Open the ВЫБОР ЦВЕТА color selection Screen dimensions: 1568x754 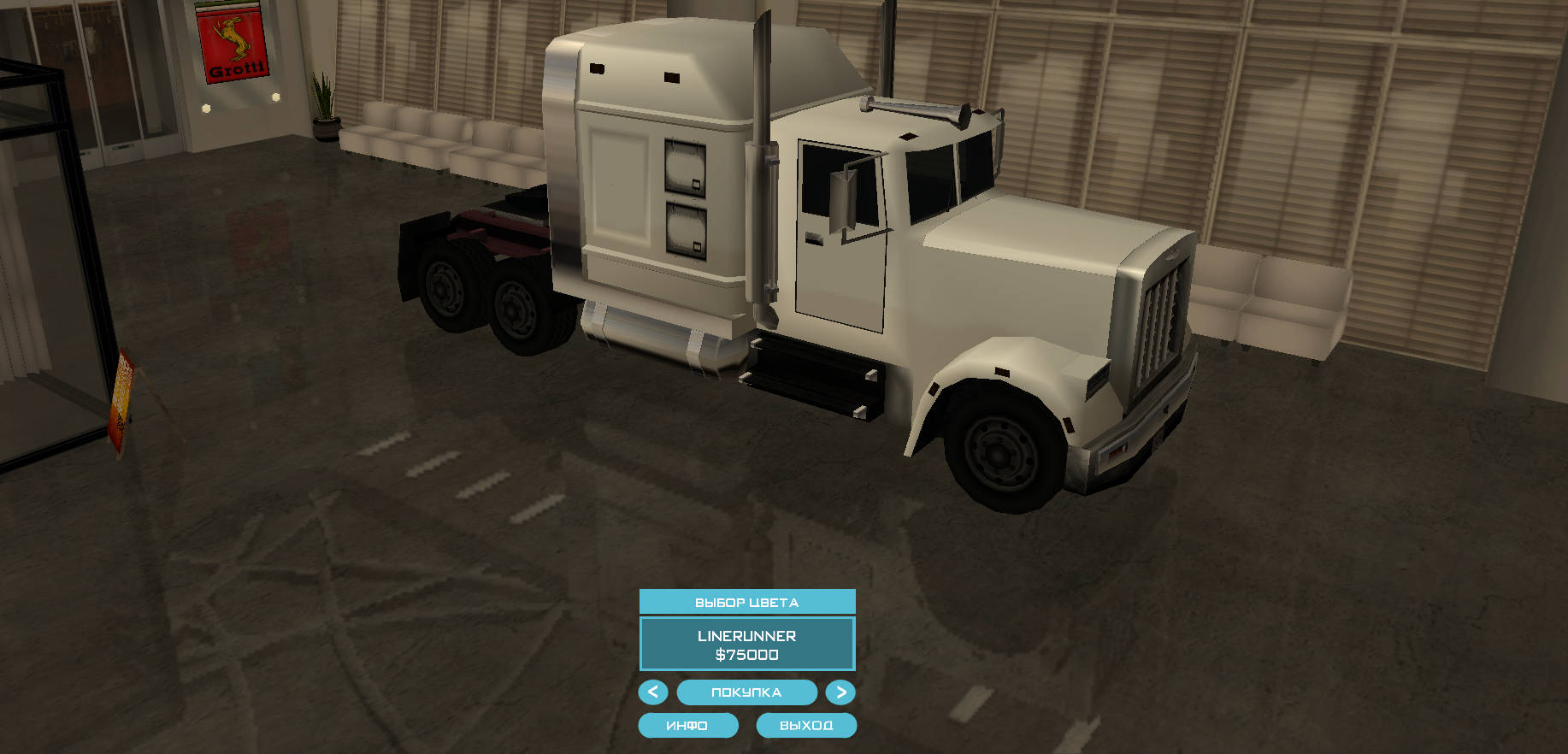[x=746, y=602]
